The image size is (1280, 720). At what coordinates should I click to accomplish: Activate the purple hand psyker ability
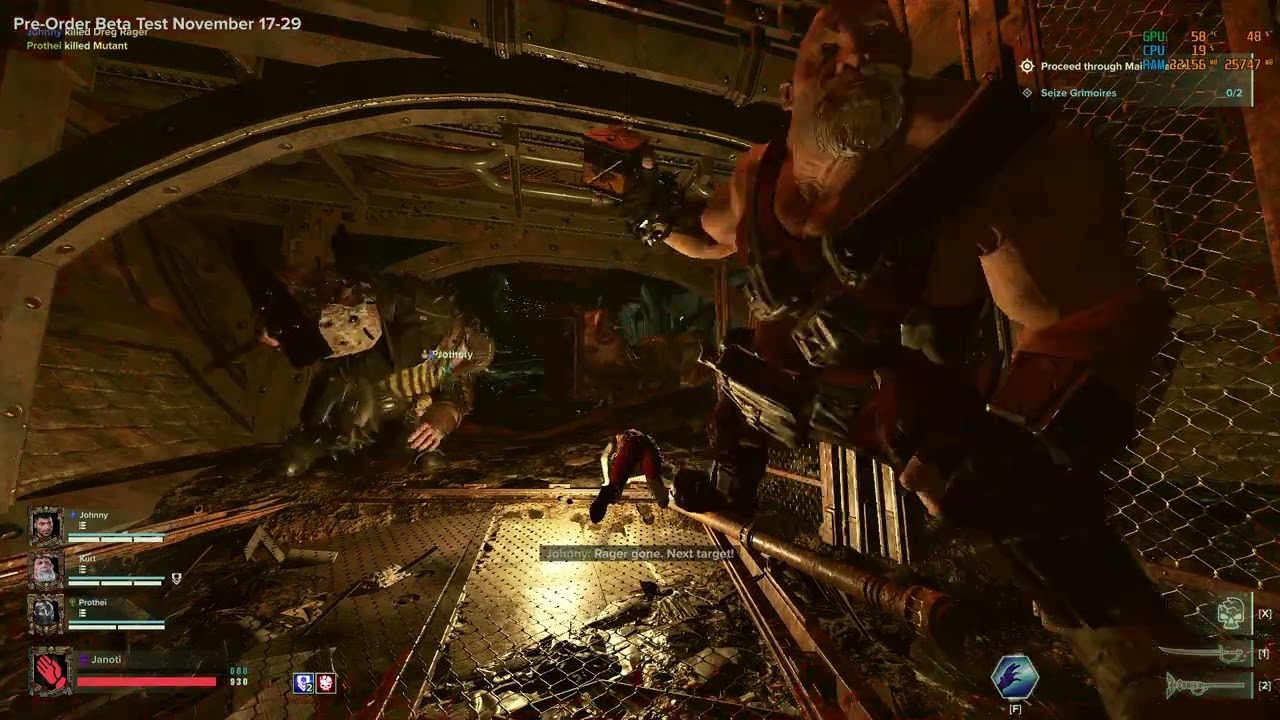[1015, 677]
